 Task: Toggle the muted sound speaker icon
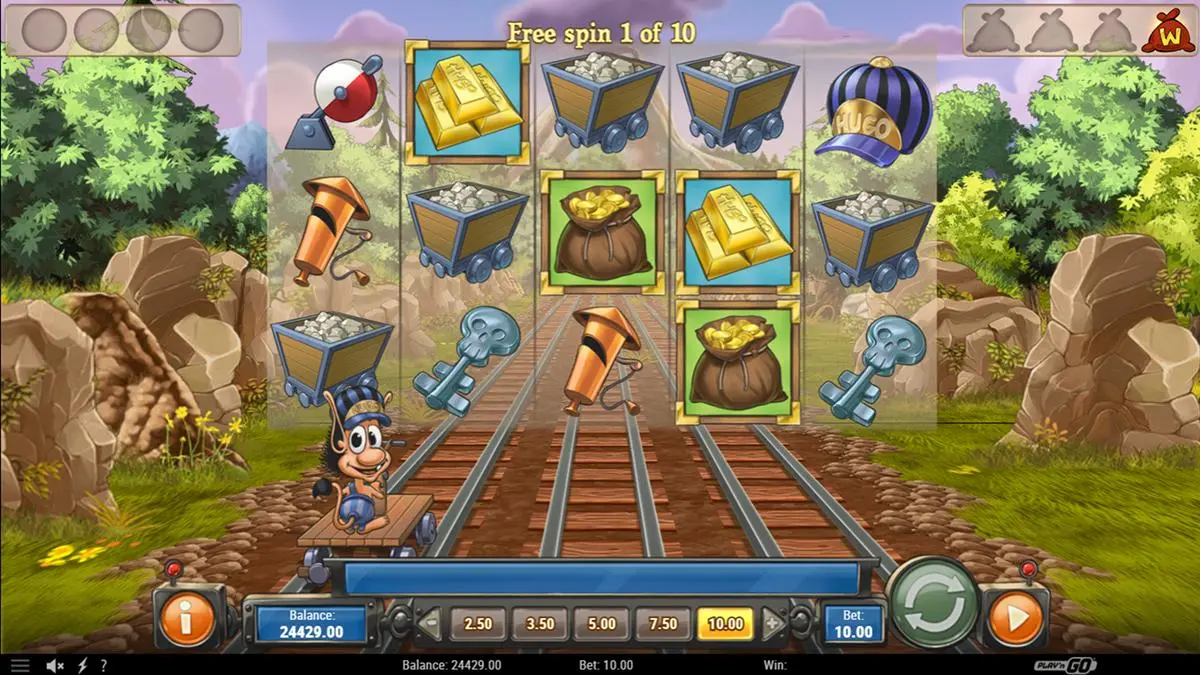(56, 665)
